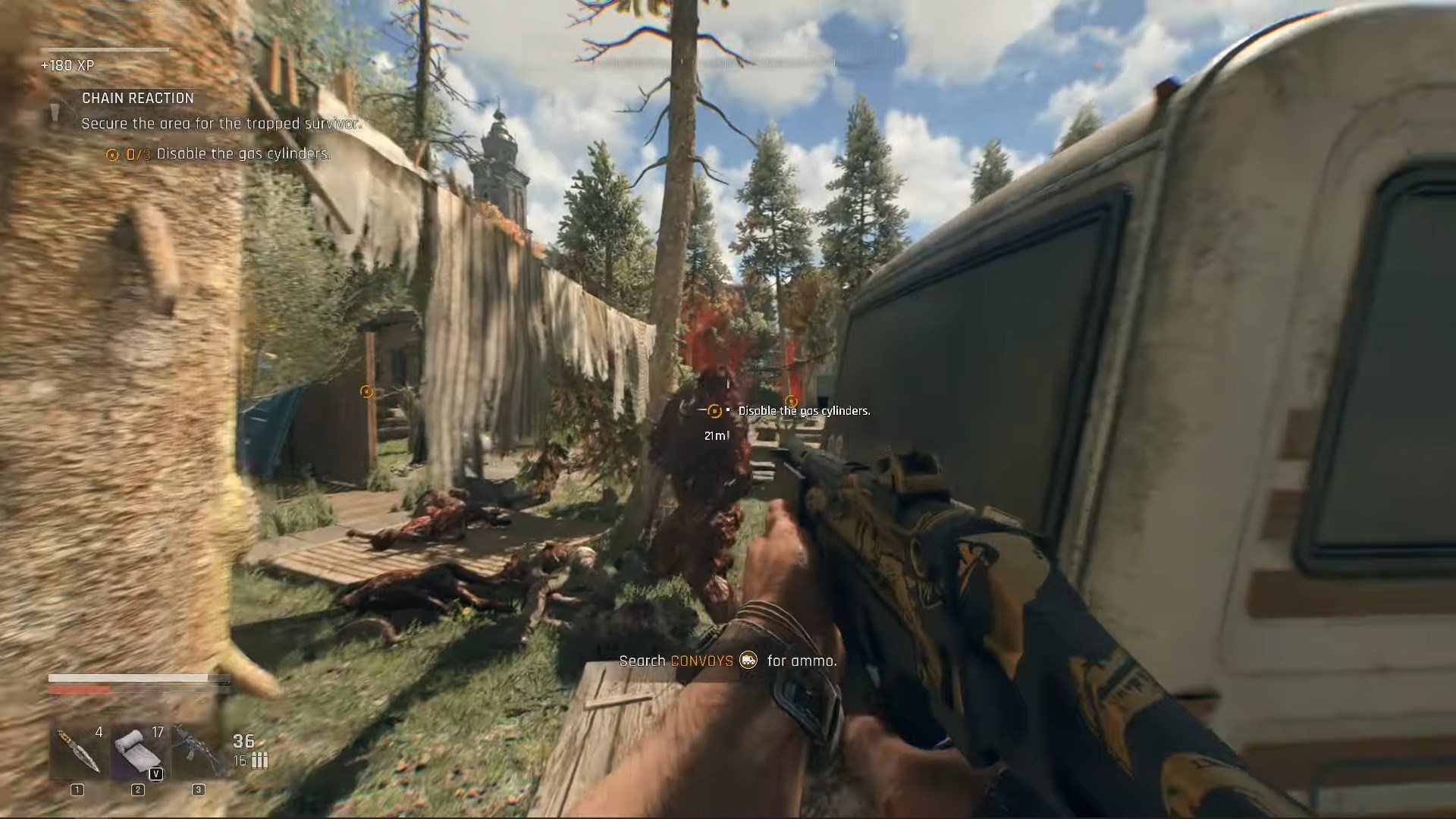Click the CONVOYS highlighted text

(x=702, y=661)
